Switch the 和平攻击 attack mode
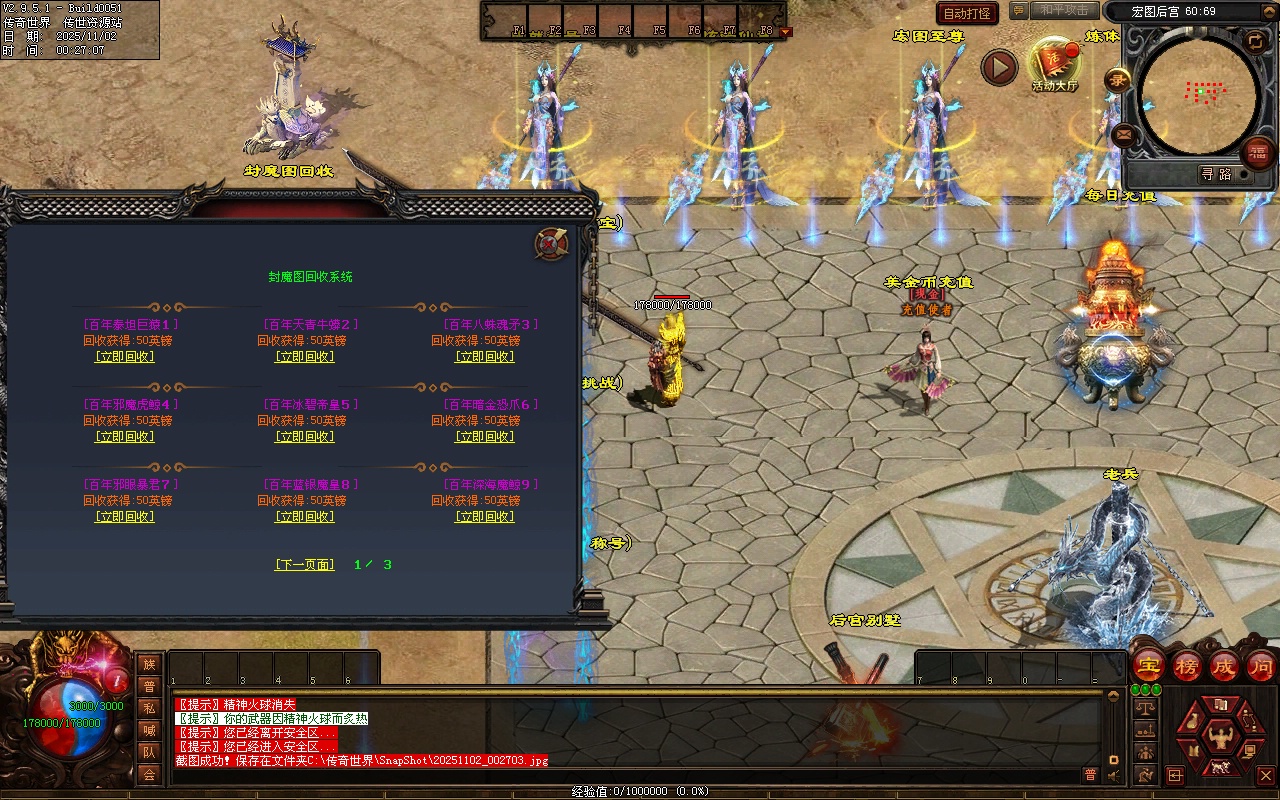1280x800 pixels. [x=1063, y=10]
